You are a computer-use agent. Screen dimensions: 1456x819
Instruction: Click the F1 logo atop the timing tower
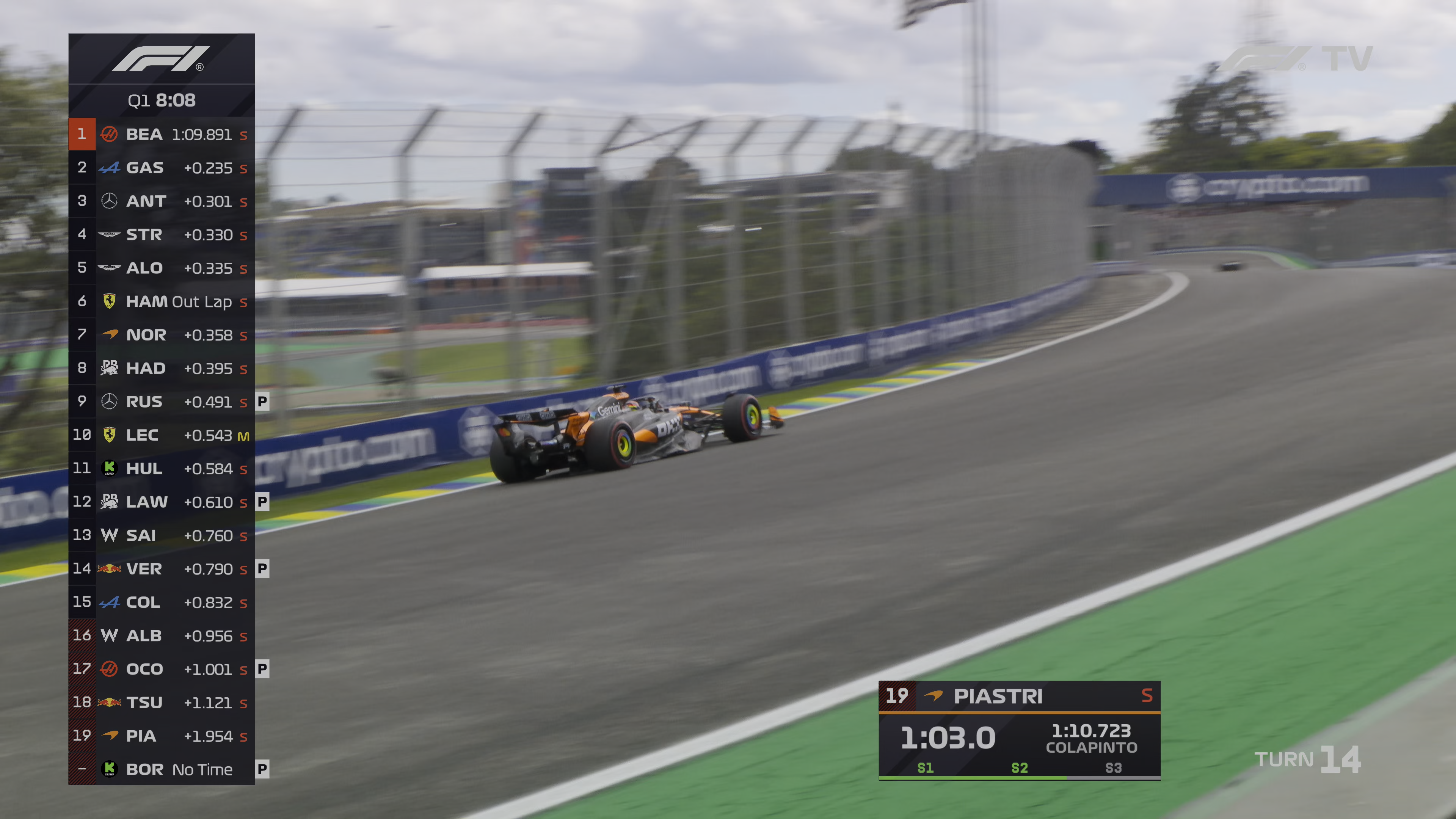tap(161, 59)
